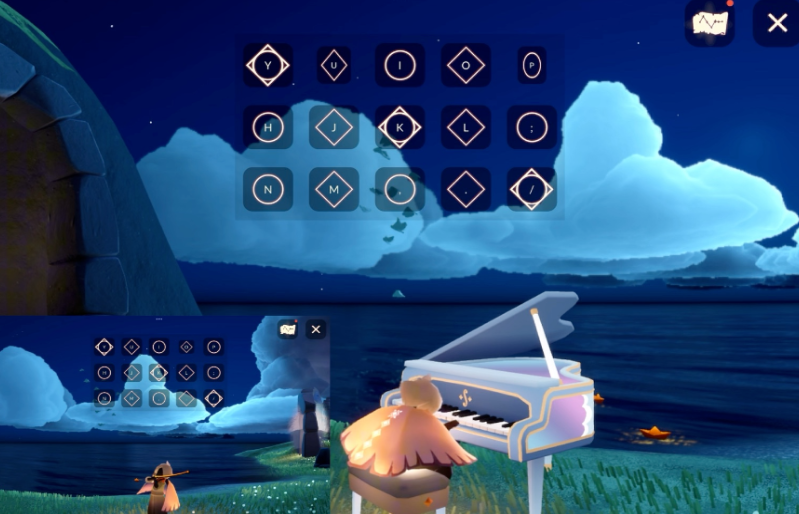Play the period diamond key on the large keypad
Screen dimensions: 799x514
(x=466, y=189)
